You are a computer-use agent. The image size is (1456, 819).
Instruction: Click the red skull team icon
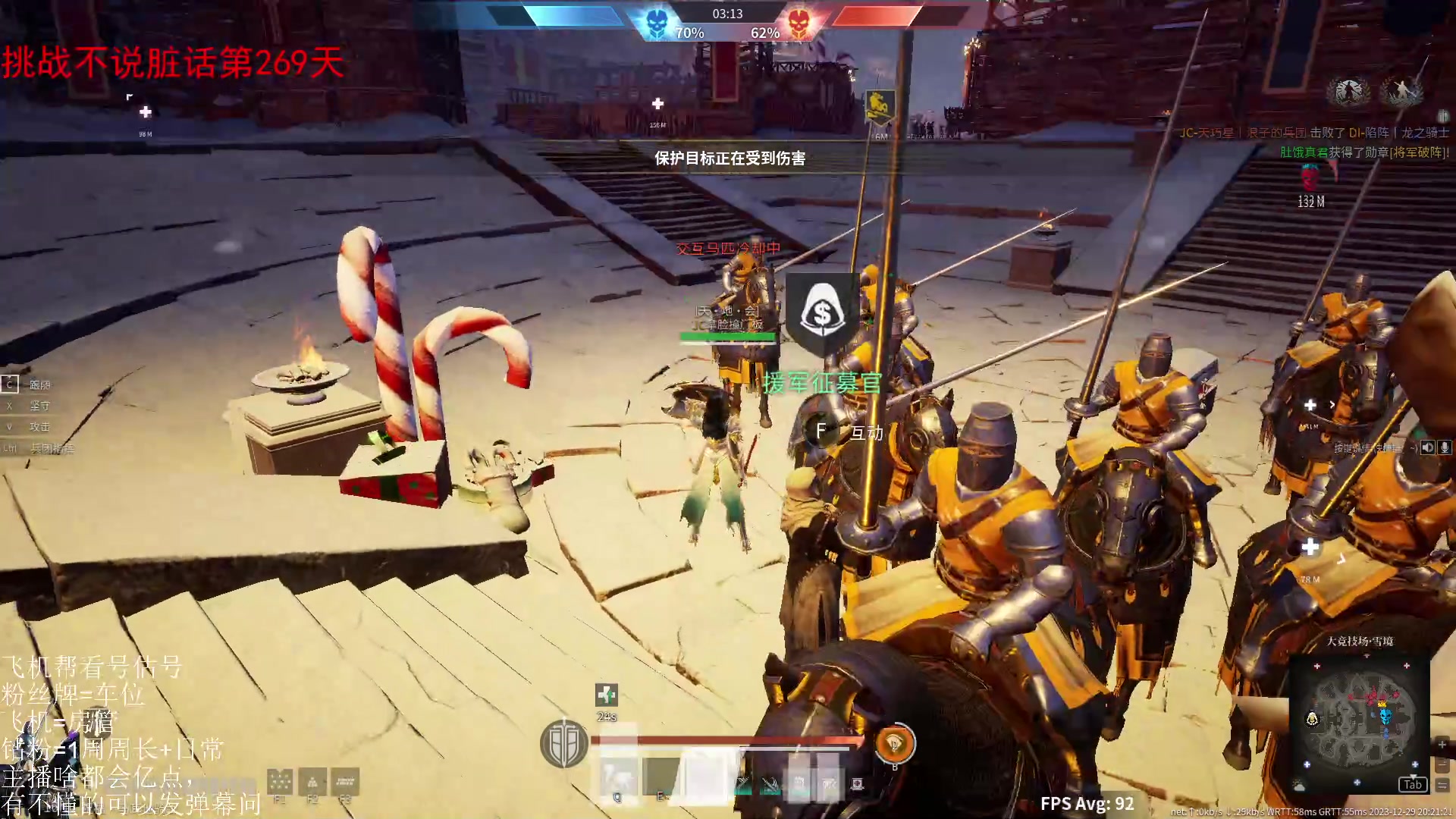798,24
